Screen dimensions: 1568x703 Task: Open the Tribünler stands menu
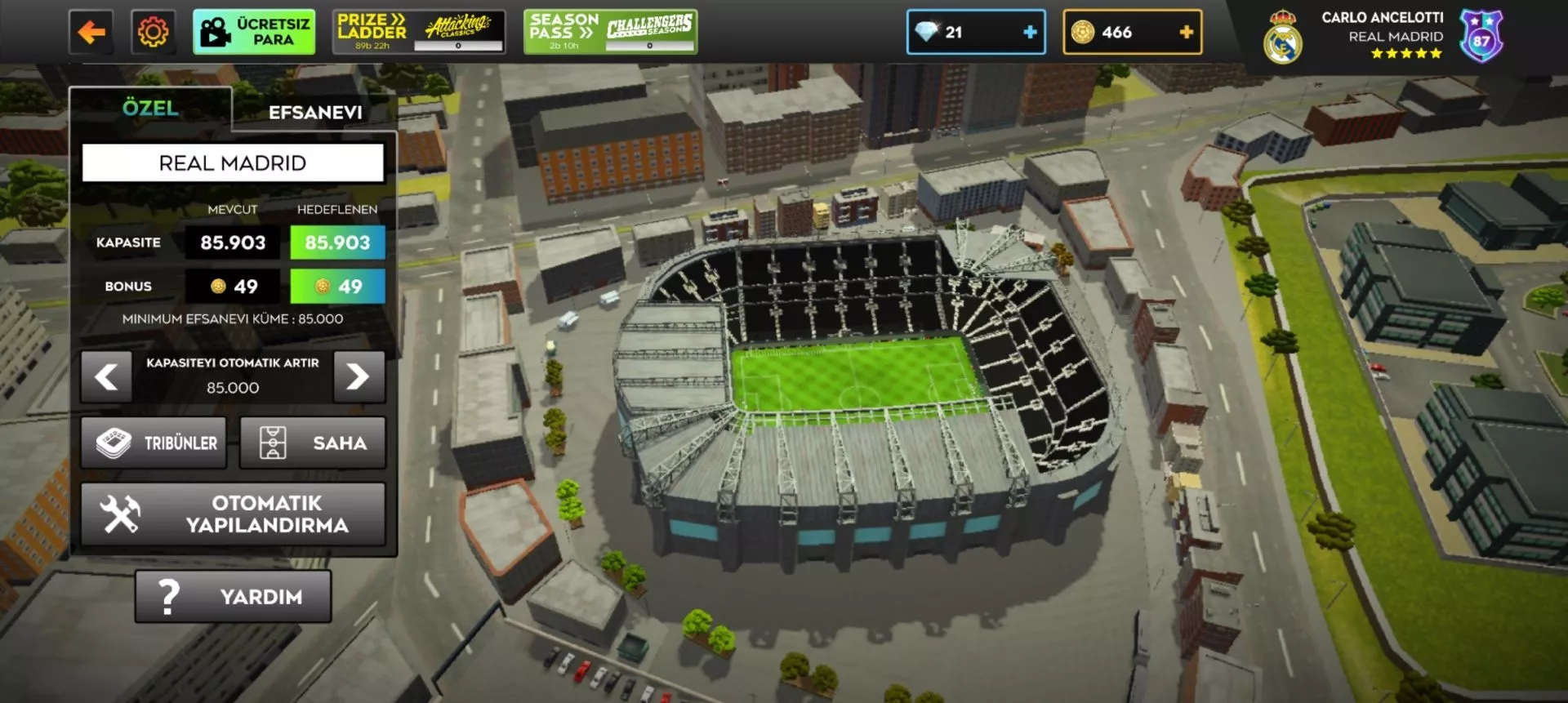click(154, 443)
